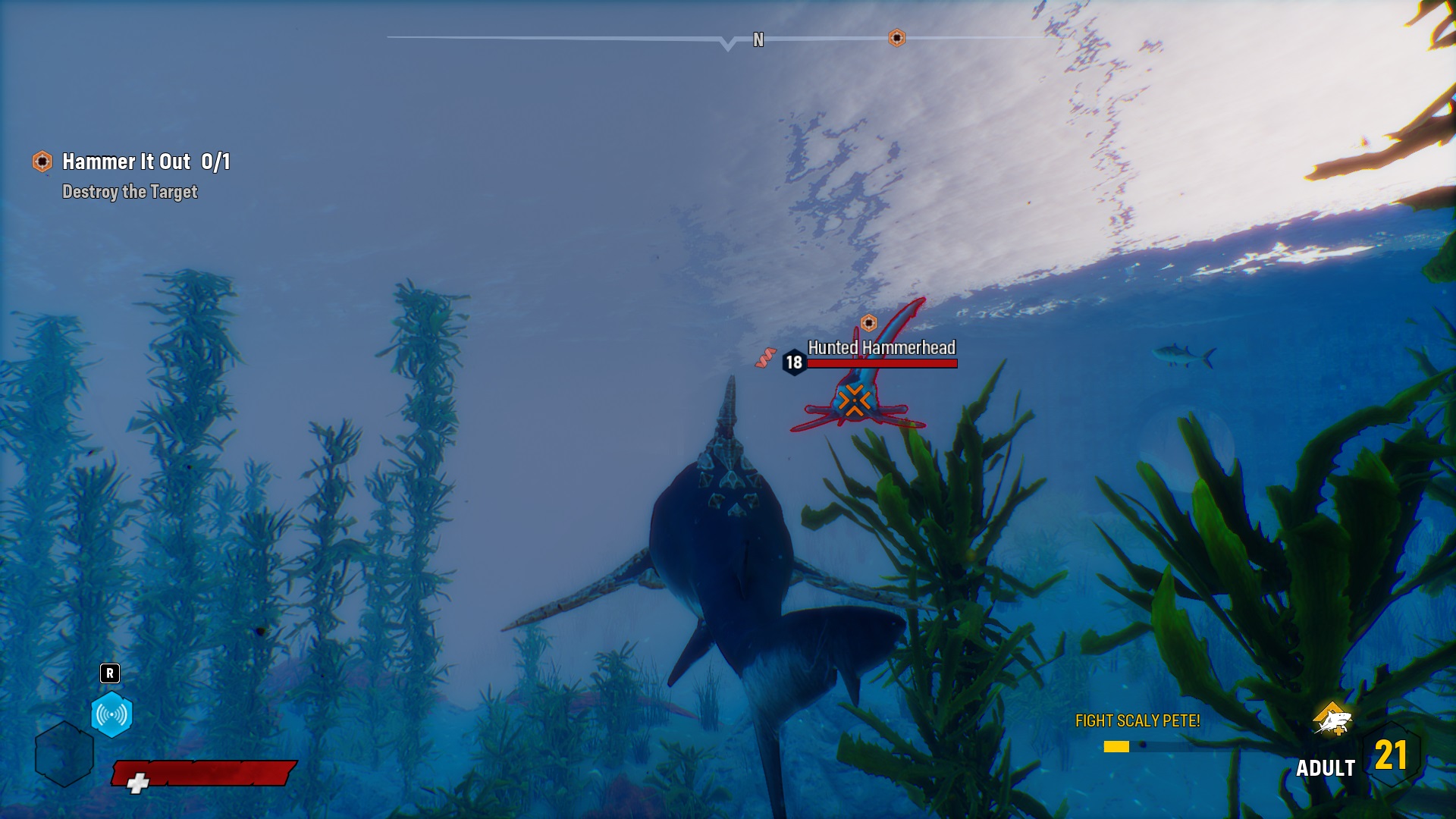Expand the Hammer It Out objective entry

[x=146, y=161]
